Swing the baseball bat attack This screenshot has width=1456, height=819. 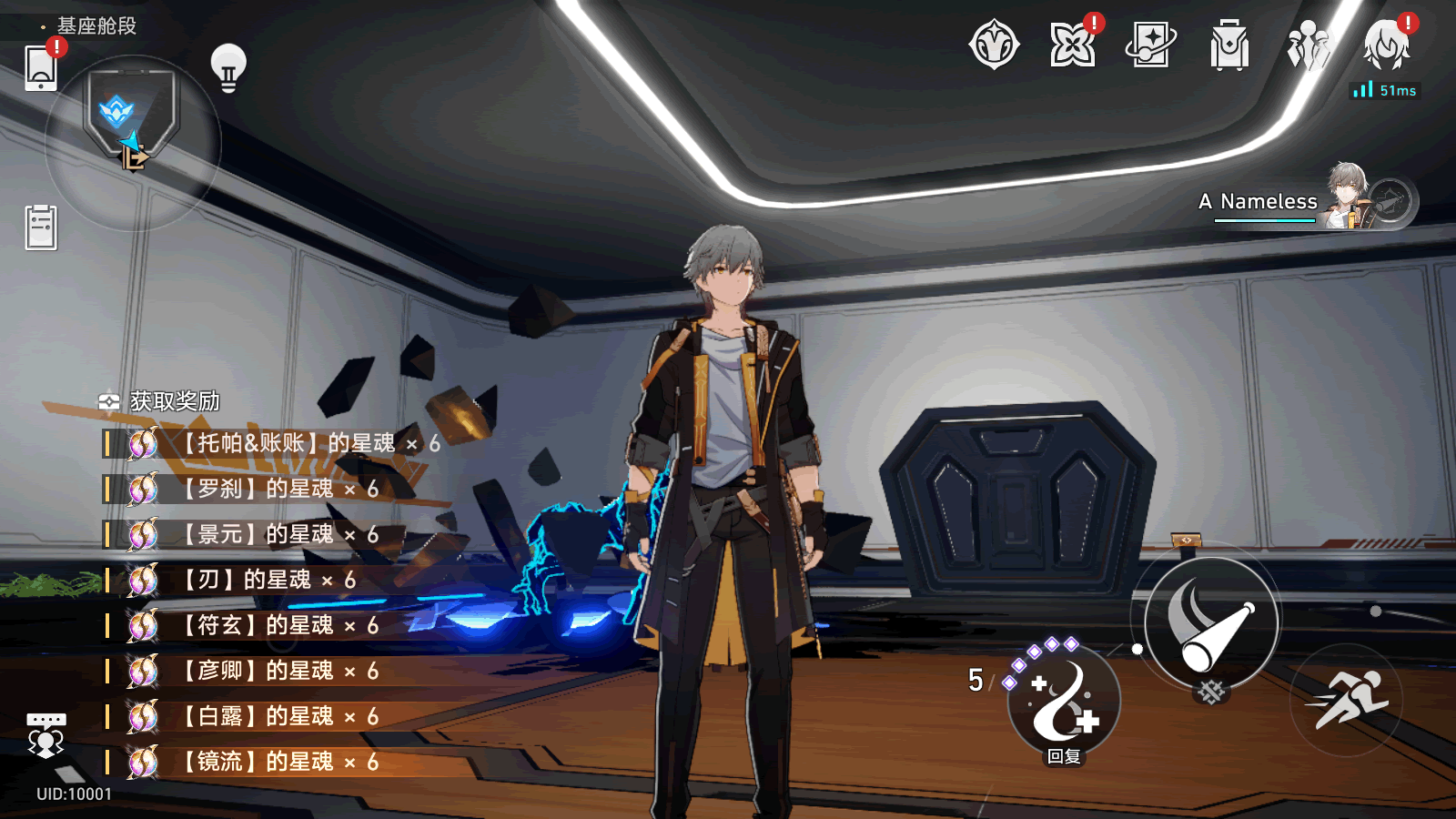1211,623
